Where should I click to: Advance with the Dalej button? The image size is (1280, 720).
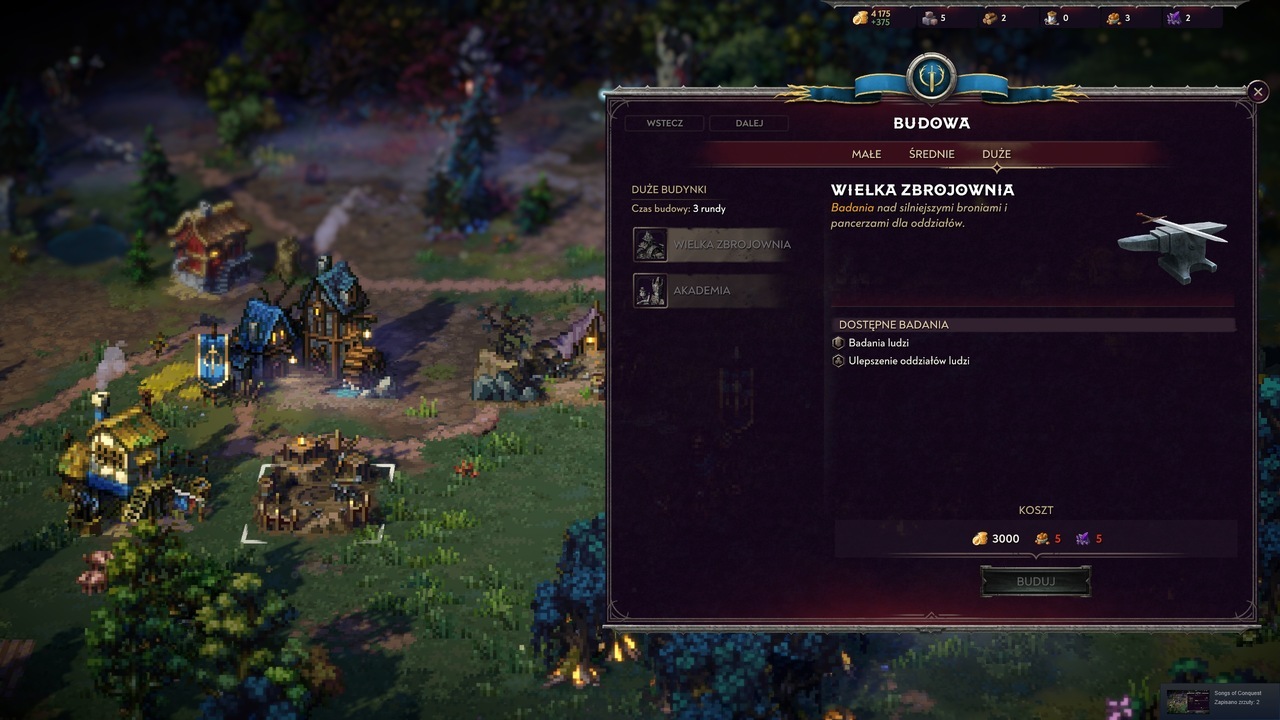click(x=749, y=123)
